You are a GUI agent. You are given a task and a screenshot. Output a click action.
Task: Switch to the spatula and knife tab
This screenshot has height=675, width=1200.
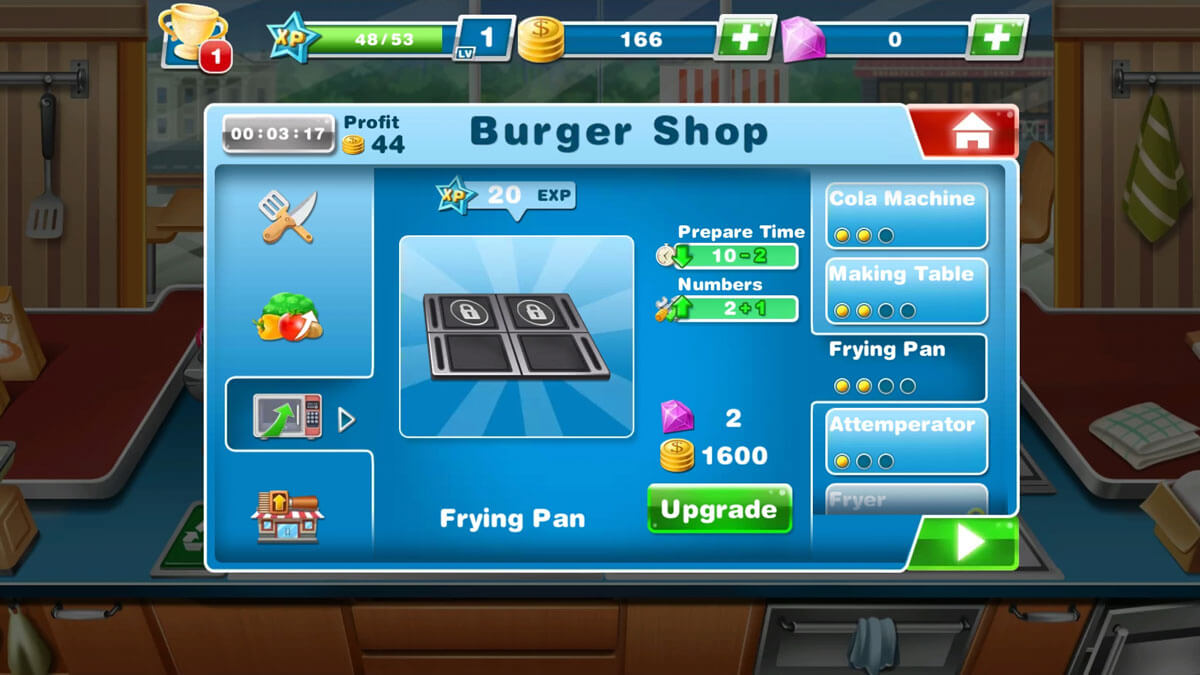[x=288, y=217]
